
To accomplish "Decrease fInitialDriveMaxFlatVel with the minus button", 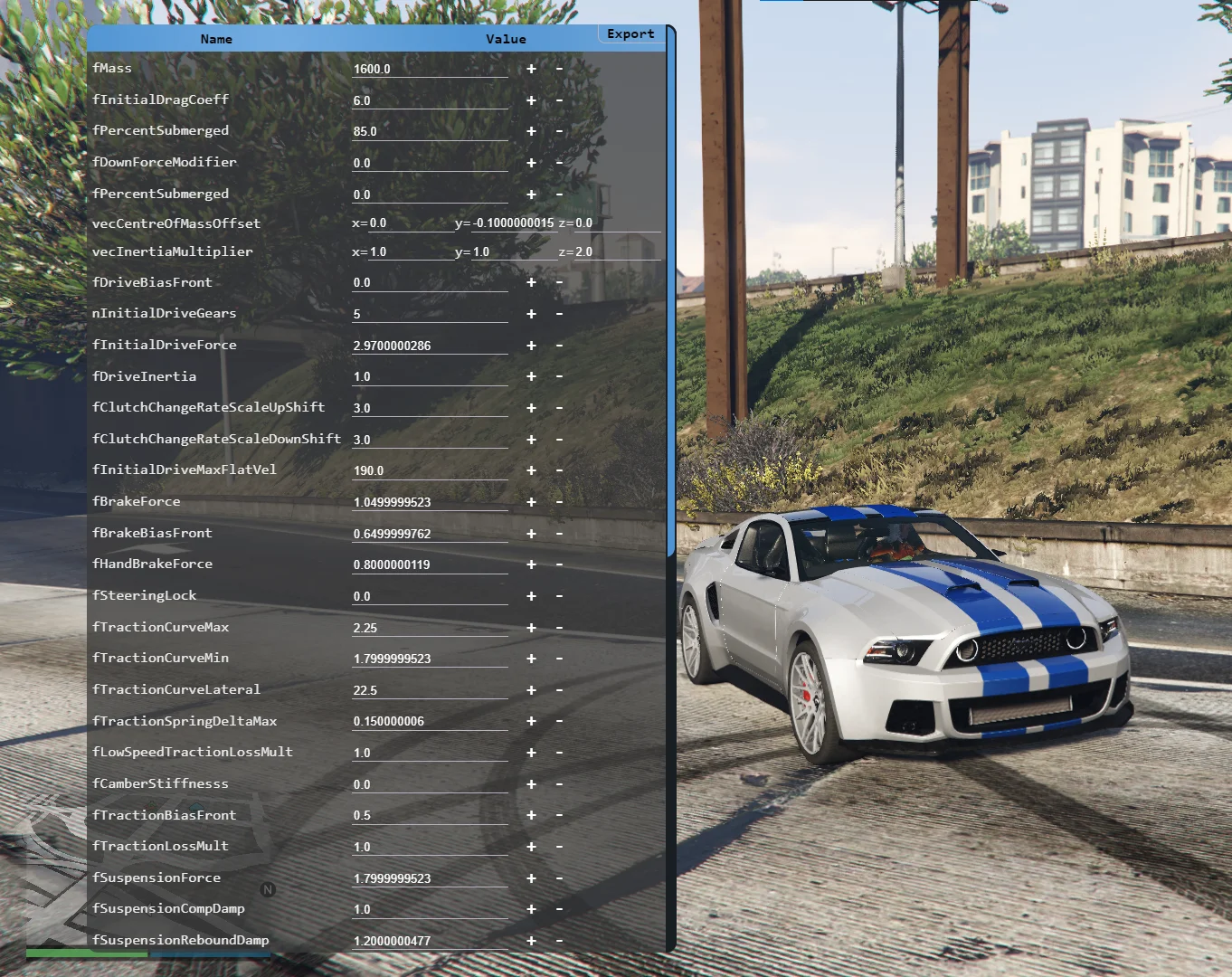I will click(x=559, y=470).
